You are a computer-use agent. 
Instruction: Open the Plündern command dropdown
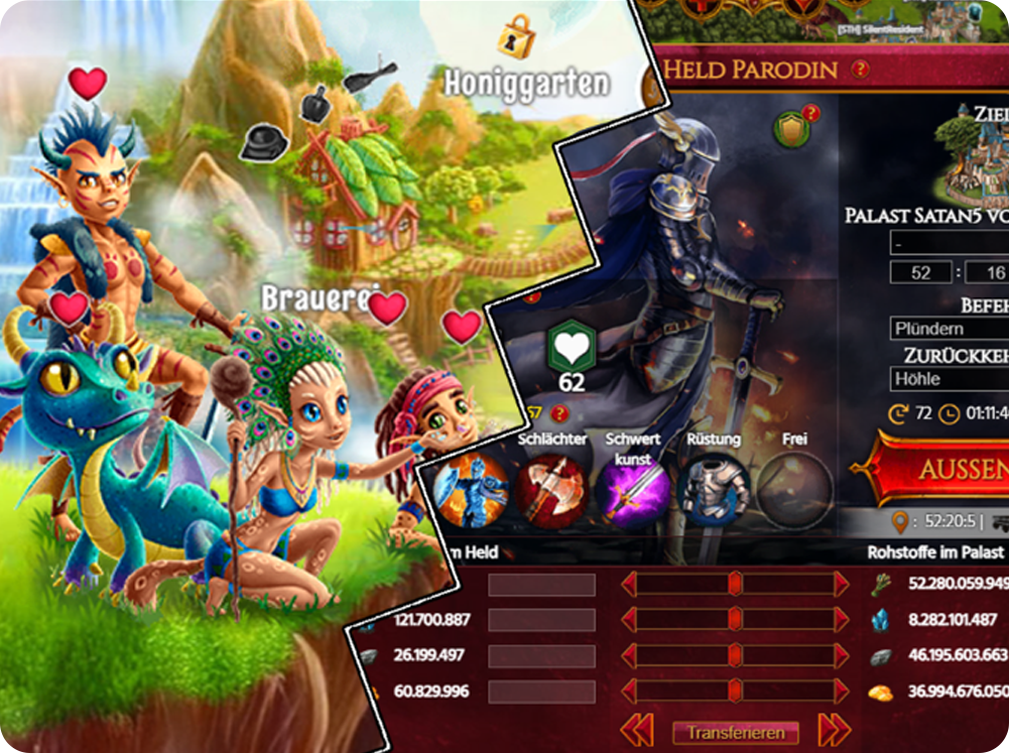click(949, 328)
